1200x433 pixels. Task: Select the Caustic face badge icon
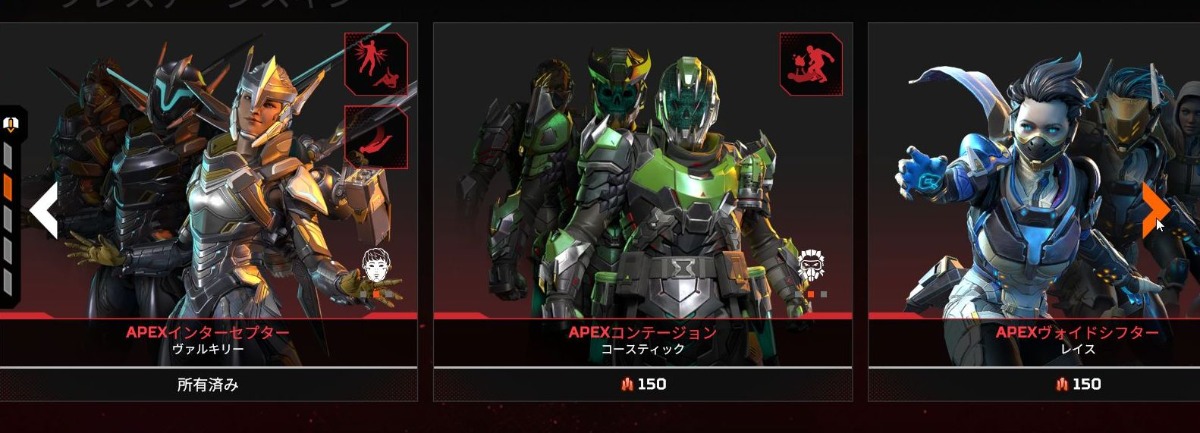tap(812, 265)
